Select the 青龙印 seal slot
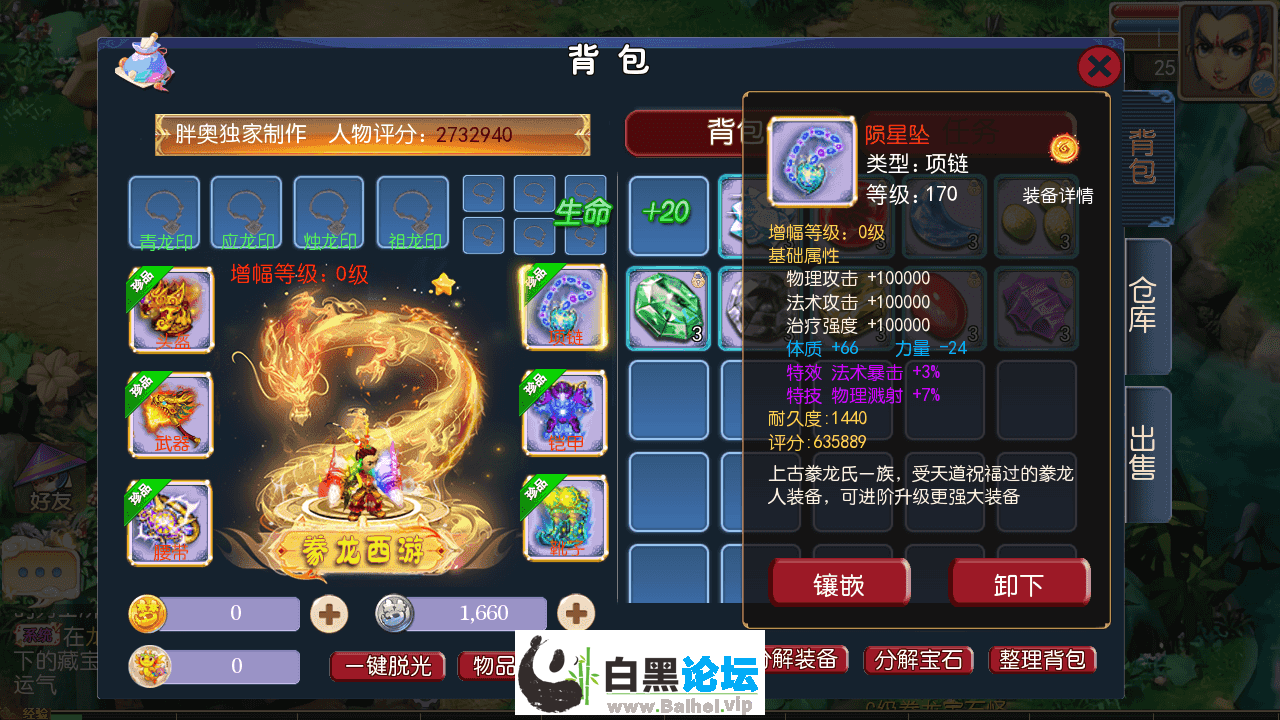 (164, 212)
